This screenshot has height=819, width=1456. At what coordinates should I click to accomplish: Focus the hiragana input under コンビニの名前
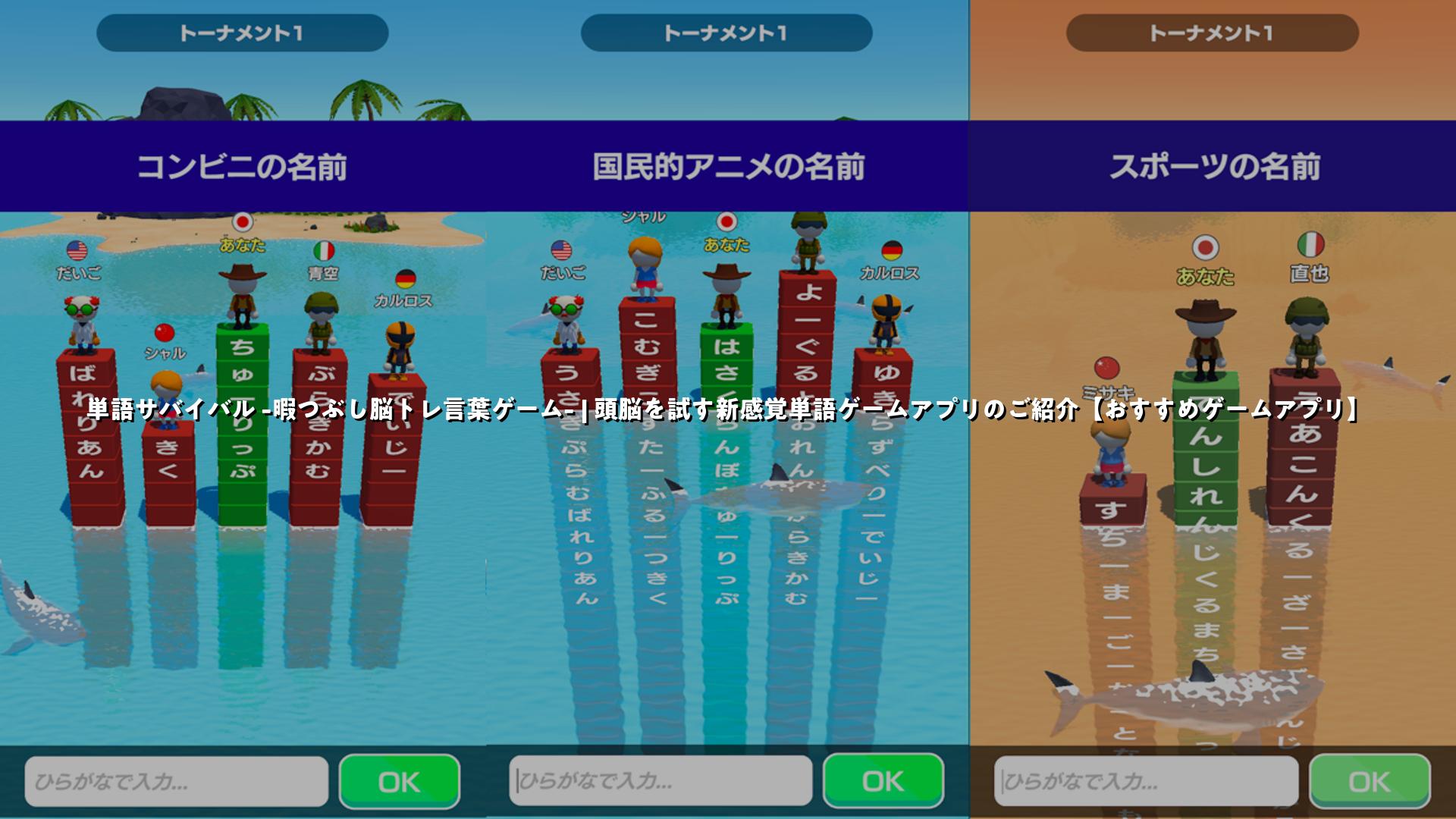coord(177,781)
